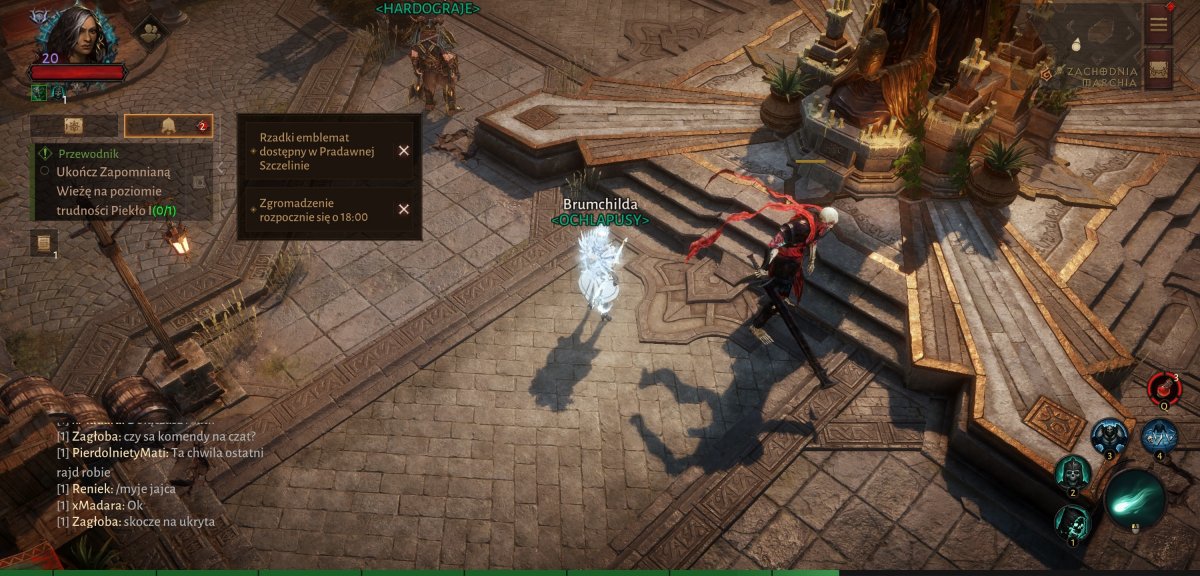
Task: Trigger the blue armored golem skill
Action: [1109, 436]
